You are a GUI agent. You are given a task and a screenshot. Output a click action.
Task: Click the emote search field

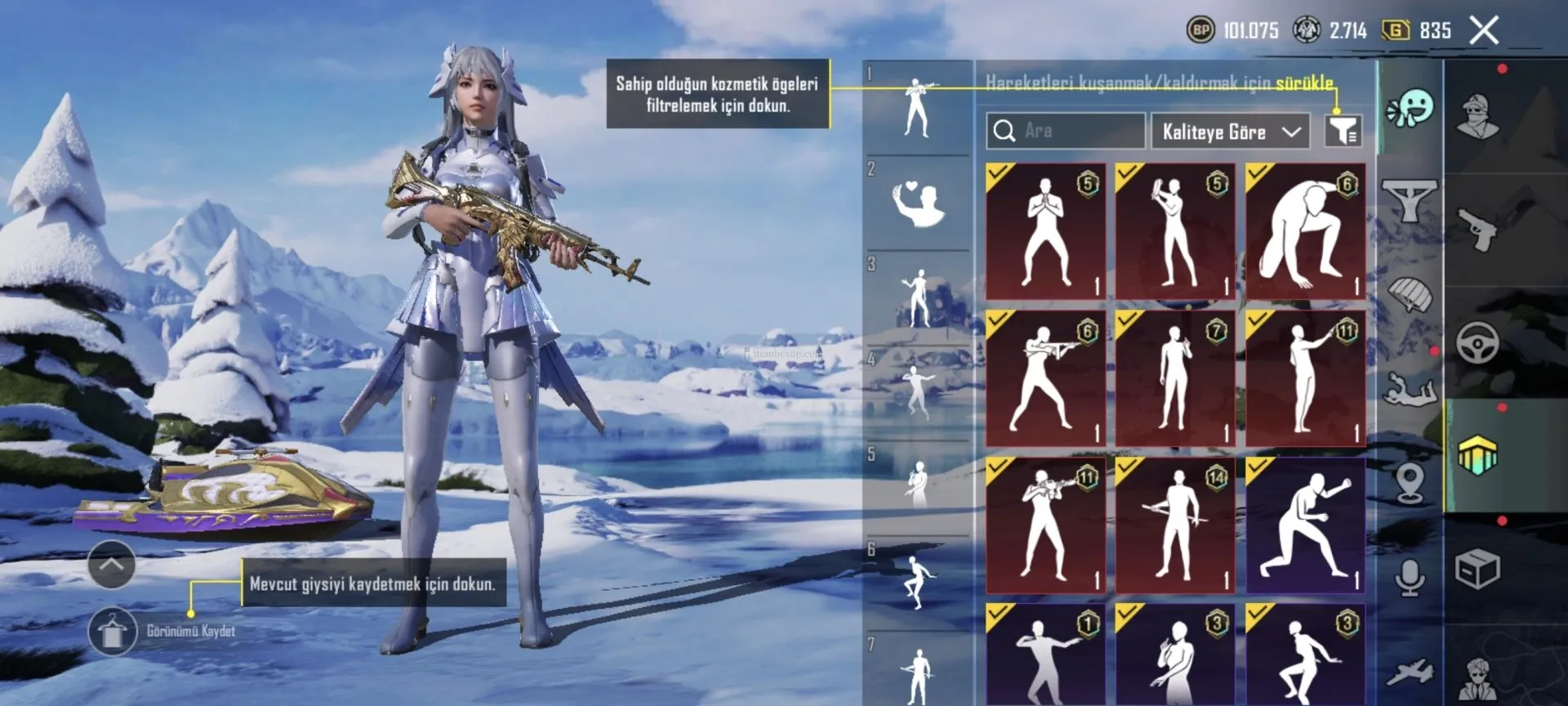tap(1065, 131)
